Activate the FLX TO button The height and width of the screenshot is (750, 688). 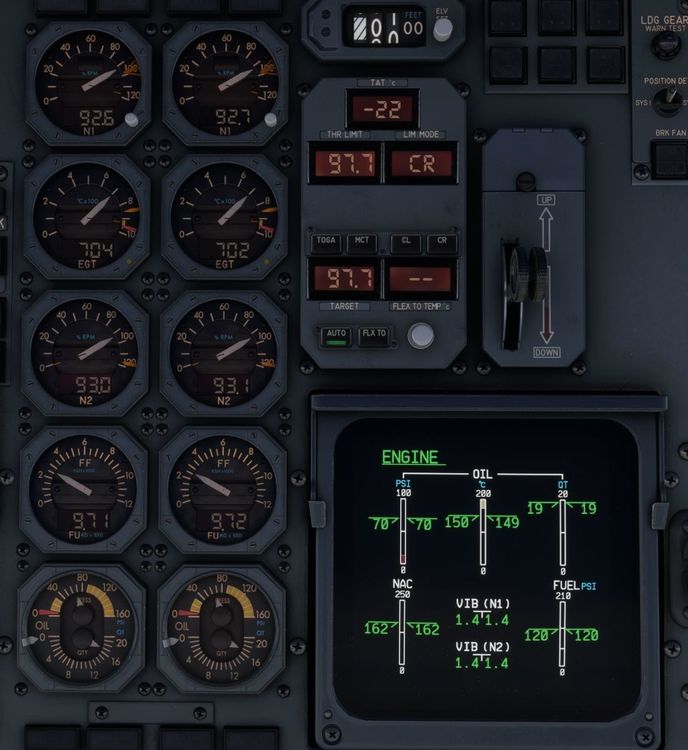(374, 335)
